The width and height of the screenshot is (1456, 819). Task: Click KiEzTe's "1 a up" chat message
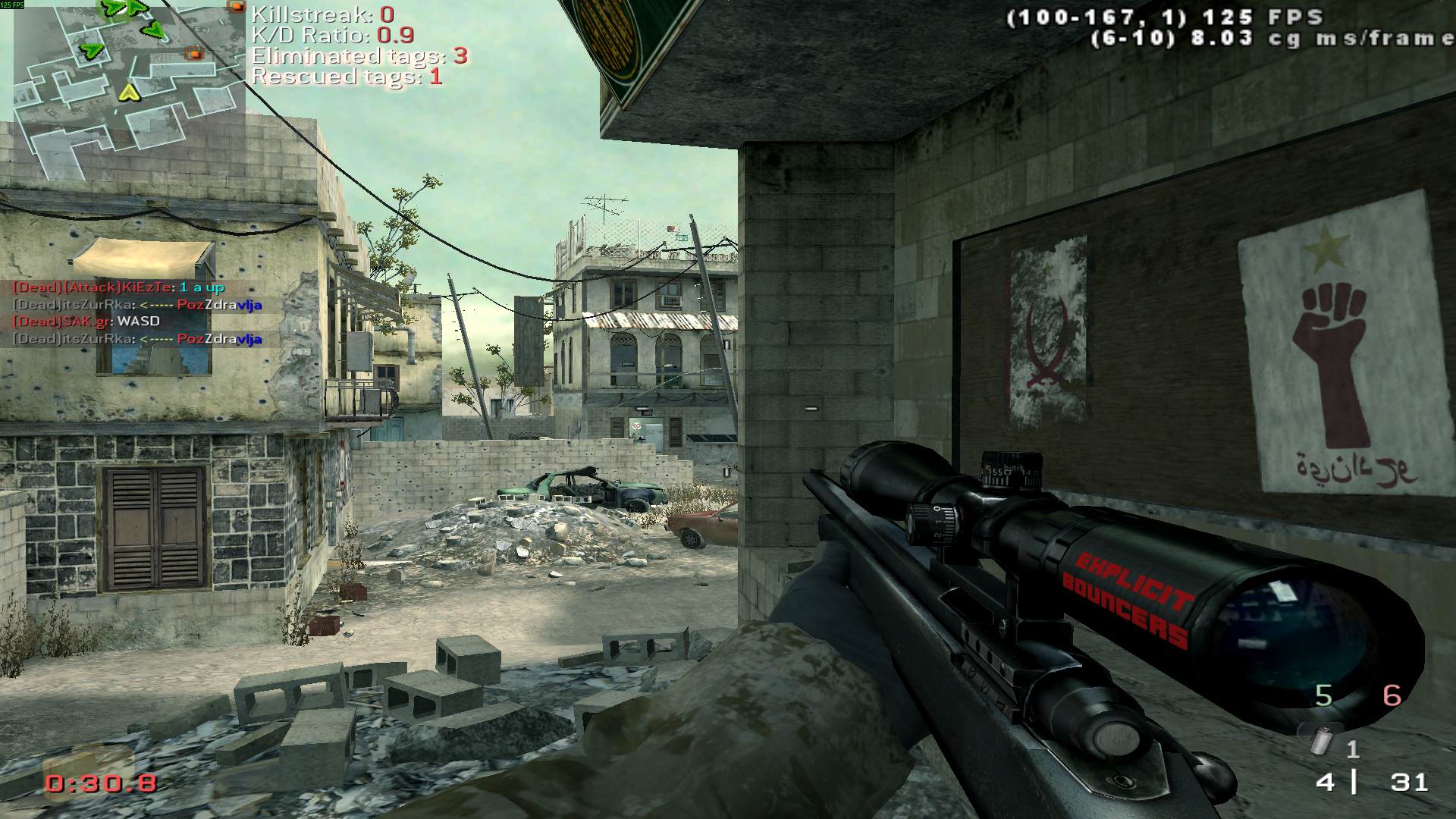(119, 287)
